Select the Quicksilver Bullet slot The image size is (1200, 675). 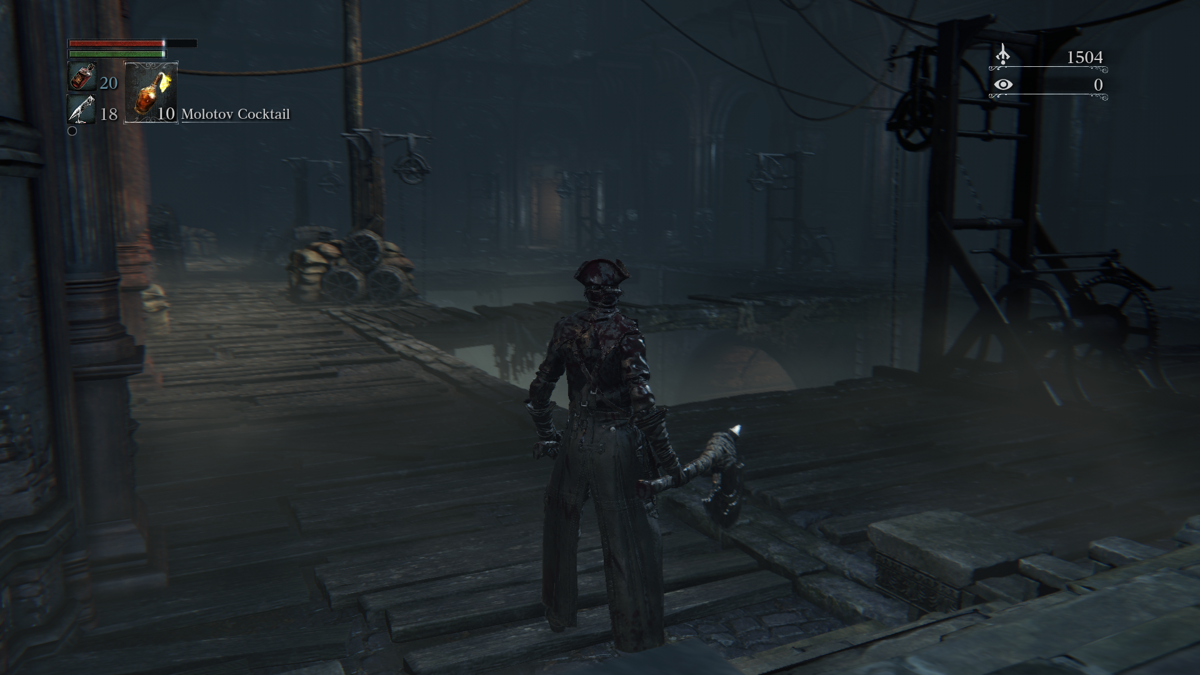[x=82, y=110]
